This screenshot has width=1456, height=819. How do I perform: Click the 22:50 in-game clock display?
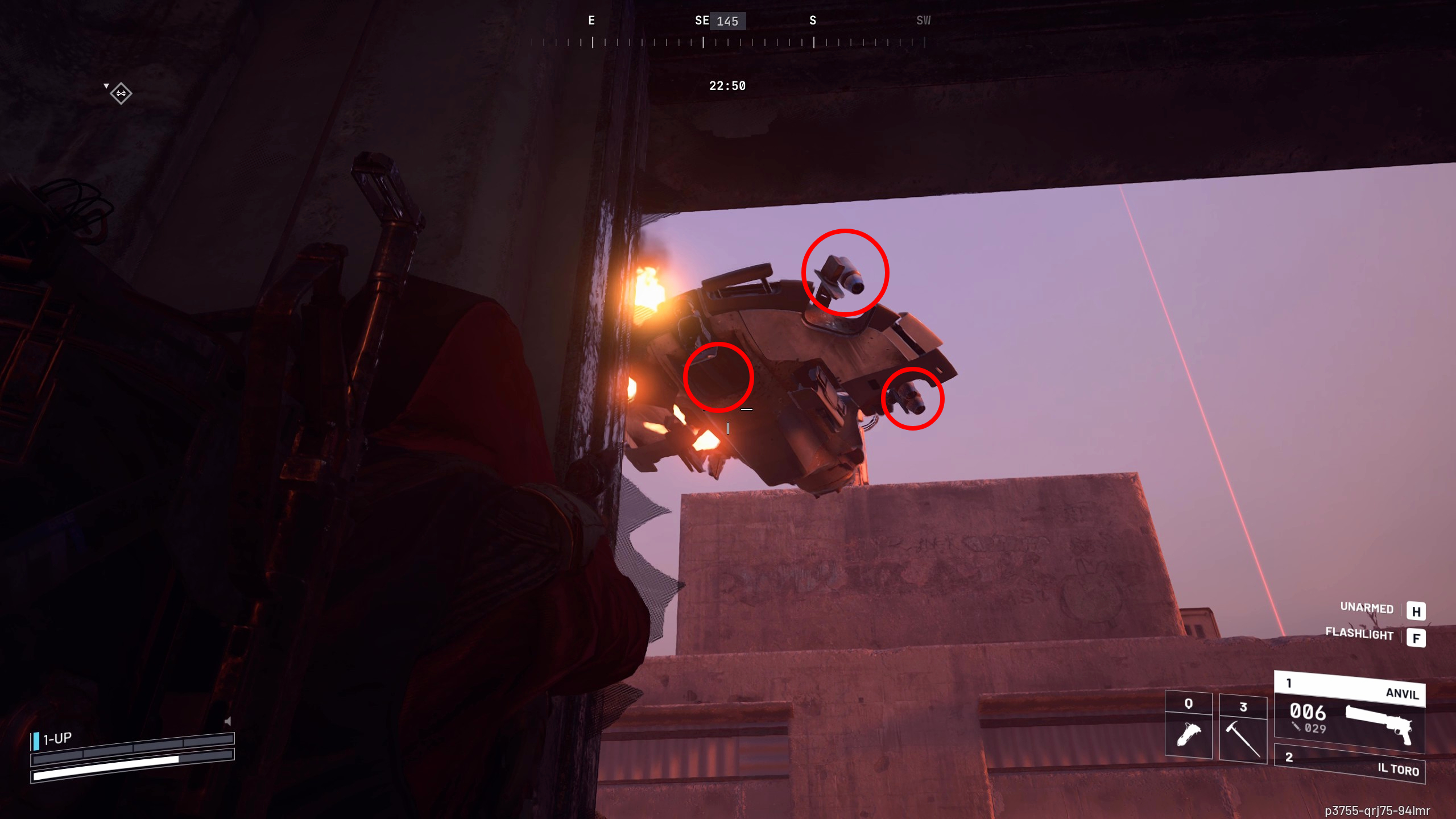727,86
